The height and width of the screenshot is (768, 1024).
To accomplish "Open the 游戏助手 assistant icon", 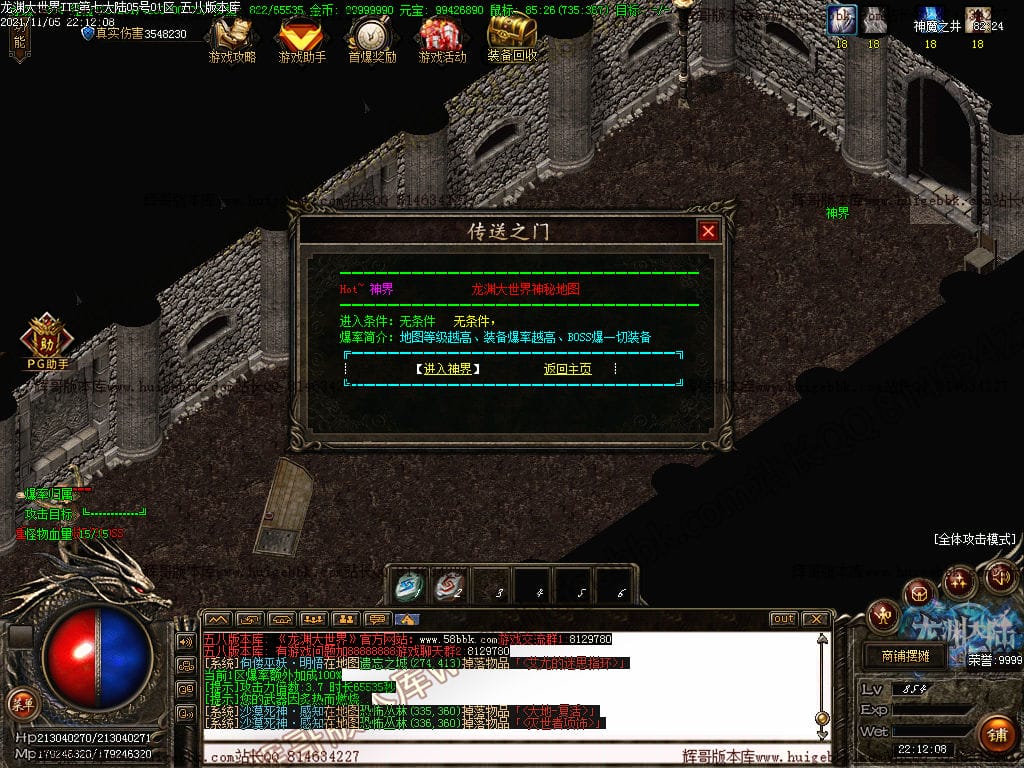I will pos(302,38).
